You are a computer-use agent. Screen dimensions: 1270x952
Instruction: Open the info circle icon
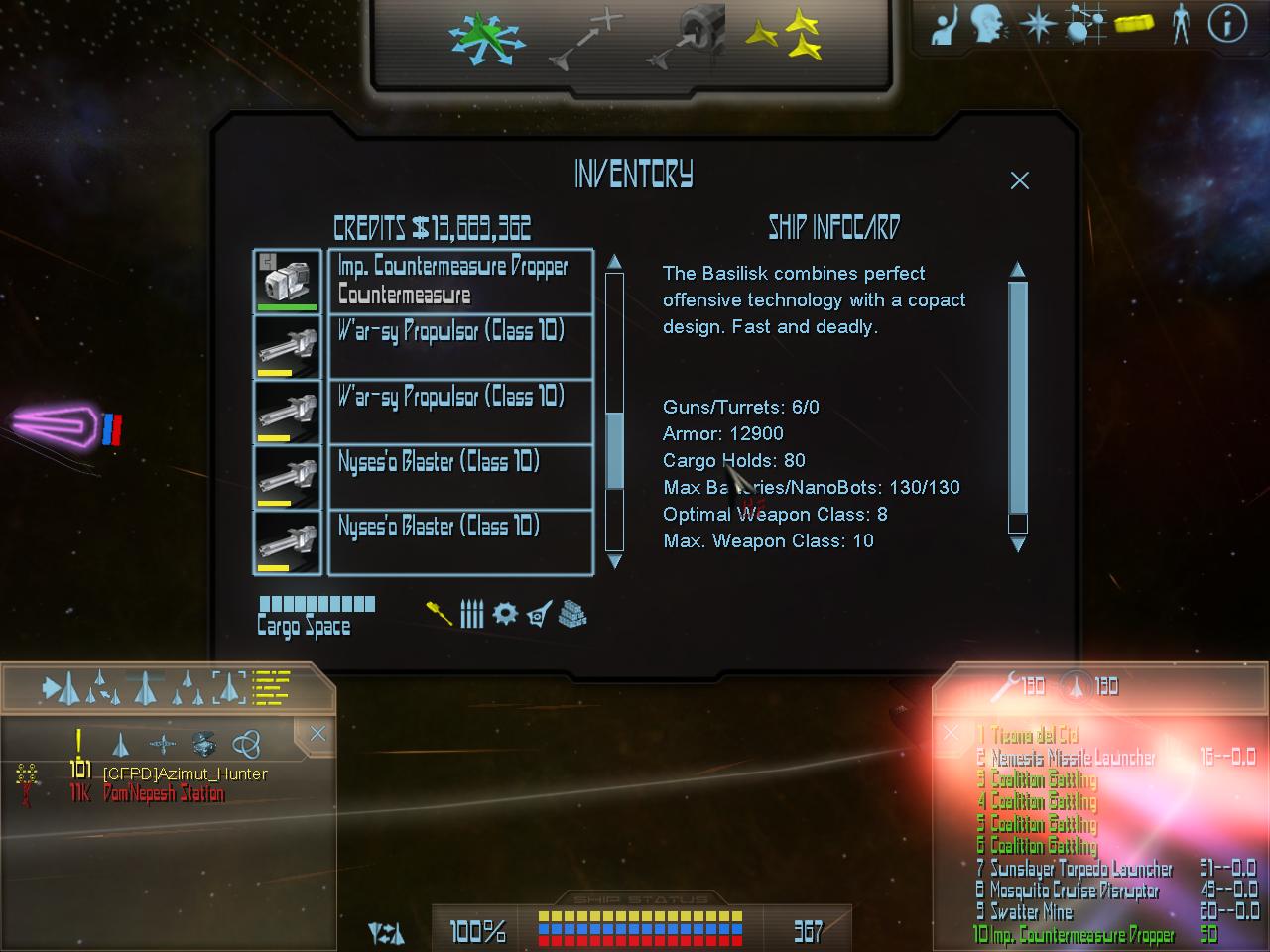coord(1227,24)
